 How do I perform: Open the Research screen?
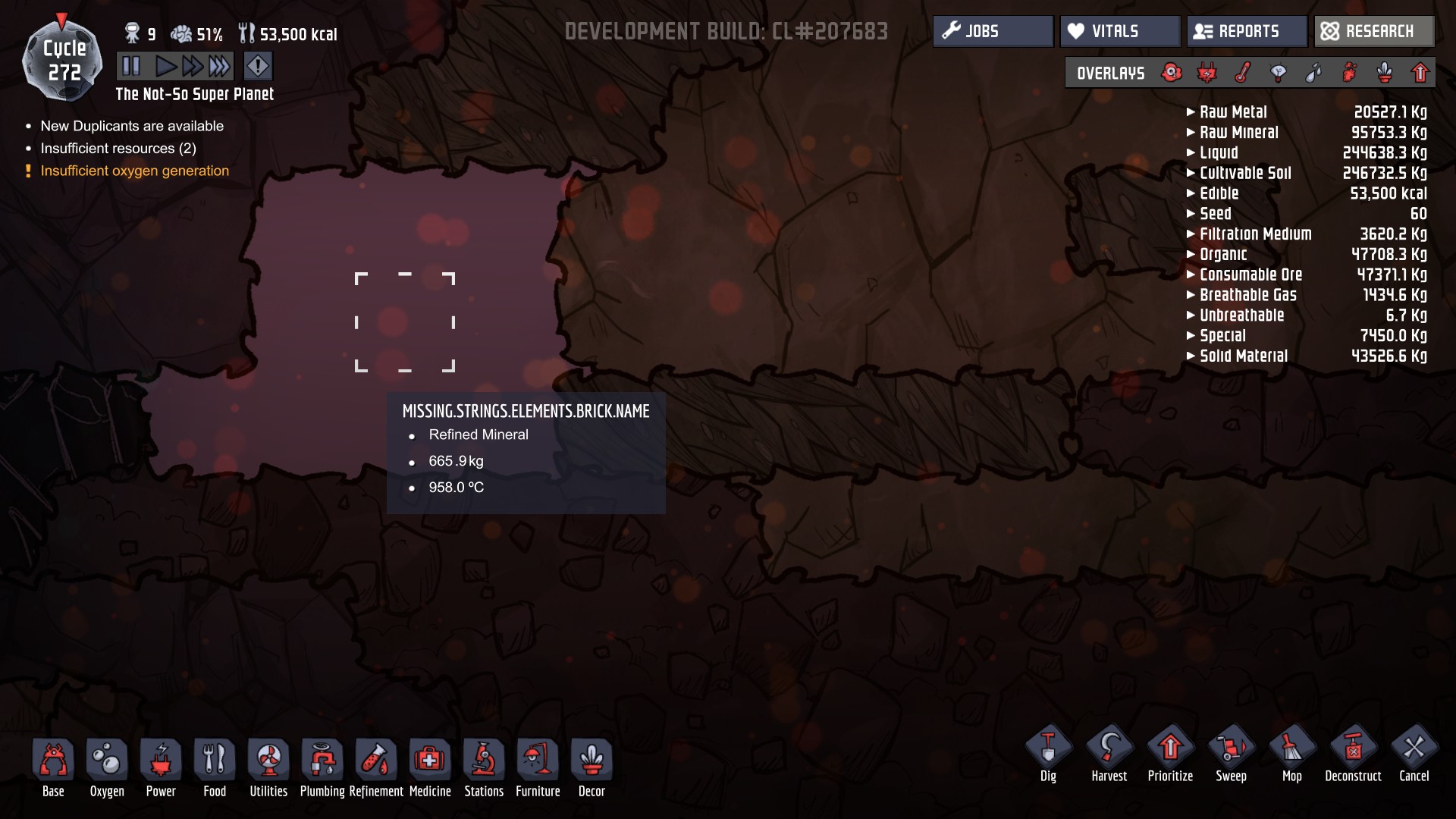click(1373, 31)
